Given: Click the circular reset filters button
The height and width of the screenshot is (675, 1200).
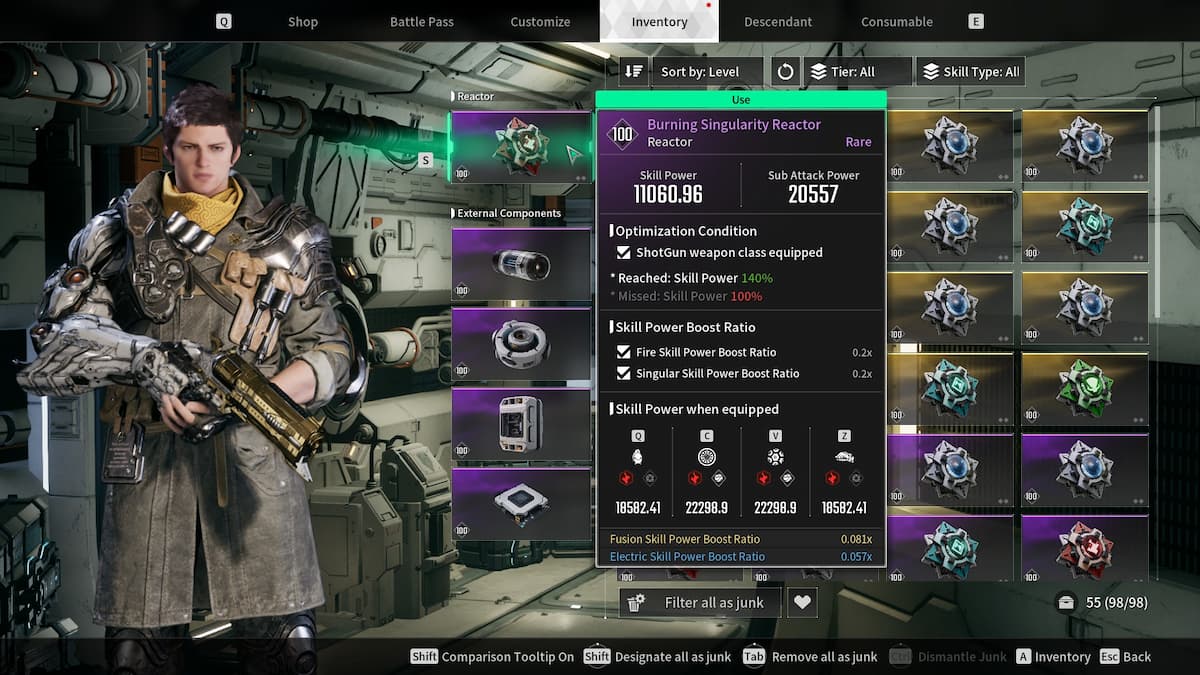Looking at the screenshot, I should click(x=785, y=72).
